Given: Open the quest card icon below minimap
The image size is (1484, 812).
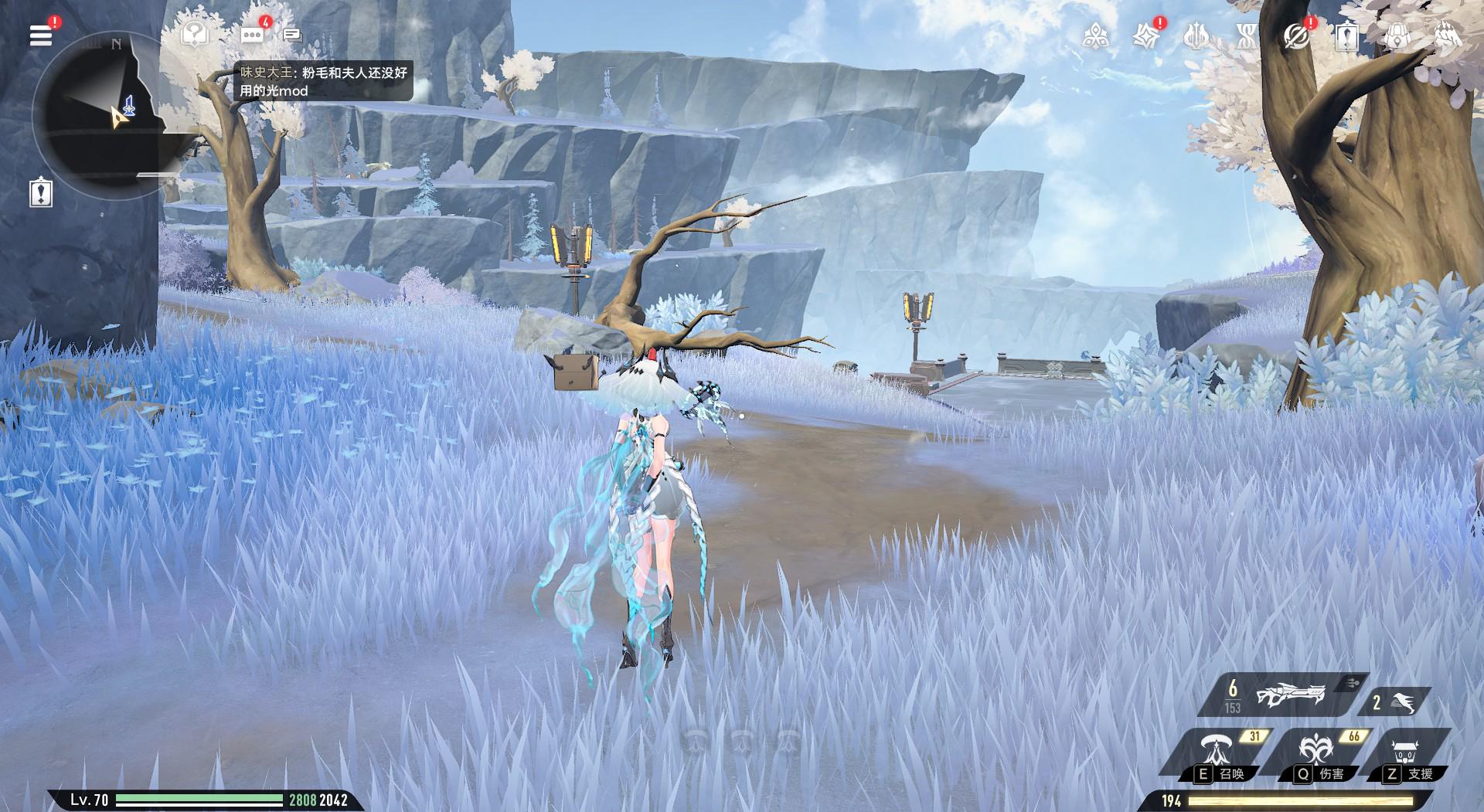Looking at the screenshot, I should 41,192.
